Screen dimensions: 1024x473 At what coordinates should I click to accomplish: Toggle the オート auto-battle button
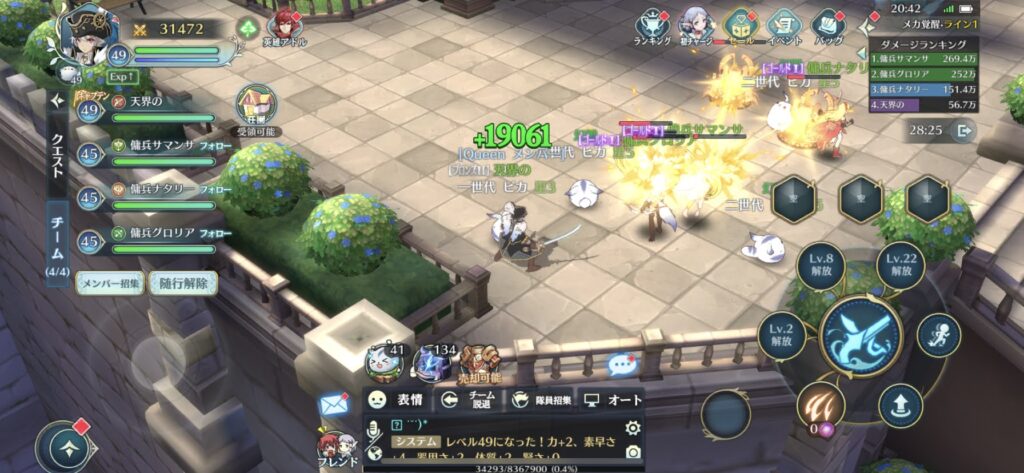(x=612, y=400)
